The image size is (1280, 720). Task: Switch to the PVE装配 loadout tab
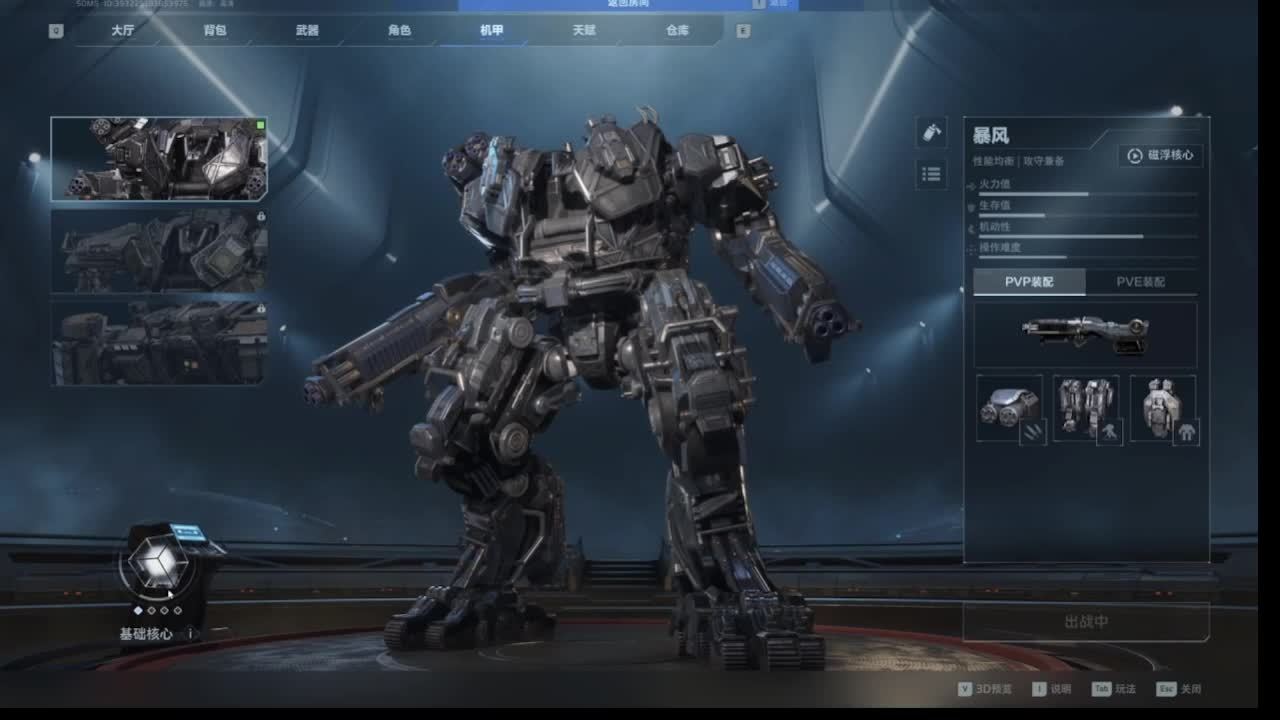point(1141,282)
